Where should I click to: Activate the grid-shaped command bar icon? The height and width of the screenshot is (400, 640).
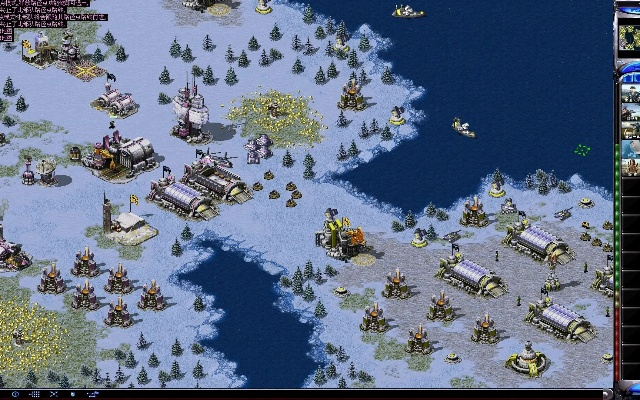click(x=35, y=394)
